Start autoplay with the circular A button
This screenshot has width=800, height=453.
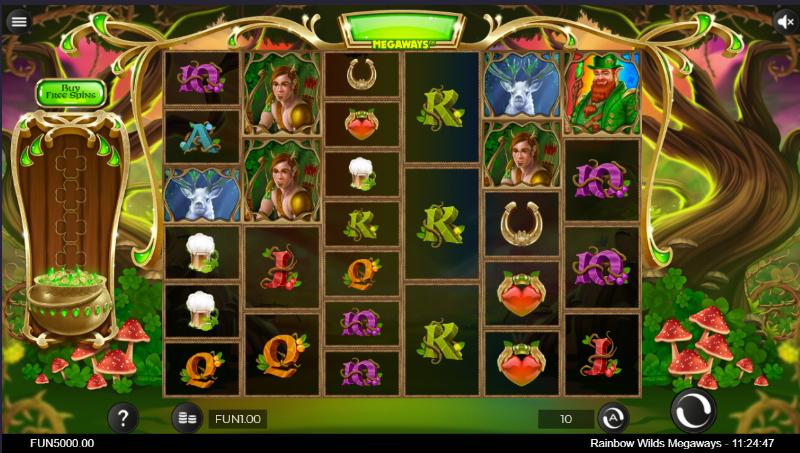(x=612, y=418)
